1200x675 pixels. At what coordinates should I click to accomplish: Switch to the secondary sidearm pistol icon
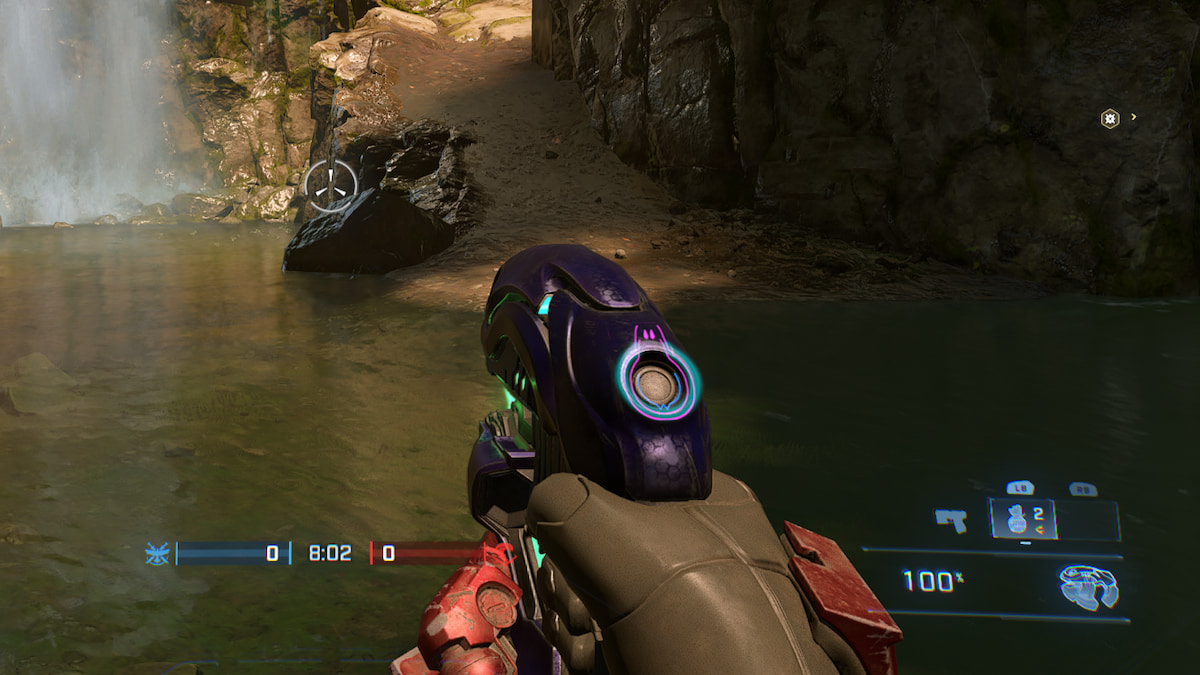[950, 520]
